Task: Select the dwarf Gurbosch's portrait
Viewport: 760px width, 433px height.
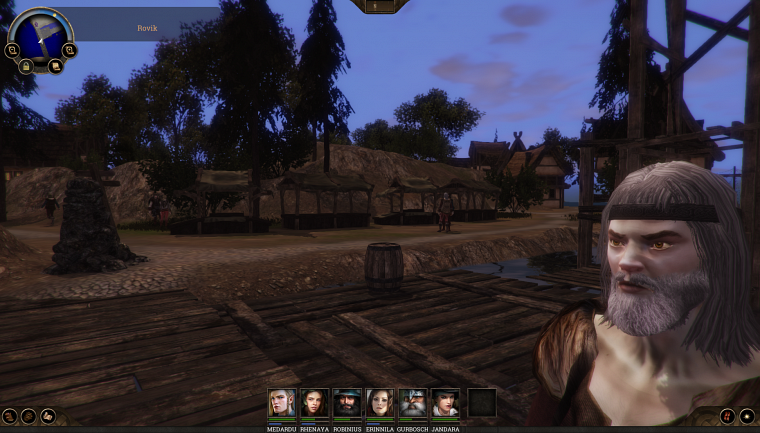Action: tap(413, 403)
